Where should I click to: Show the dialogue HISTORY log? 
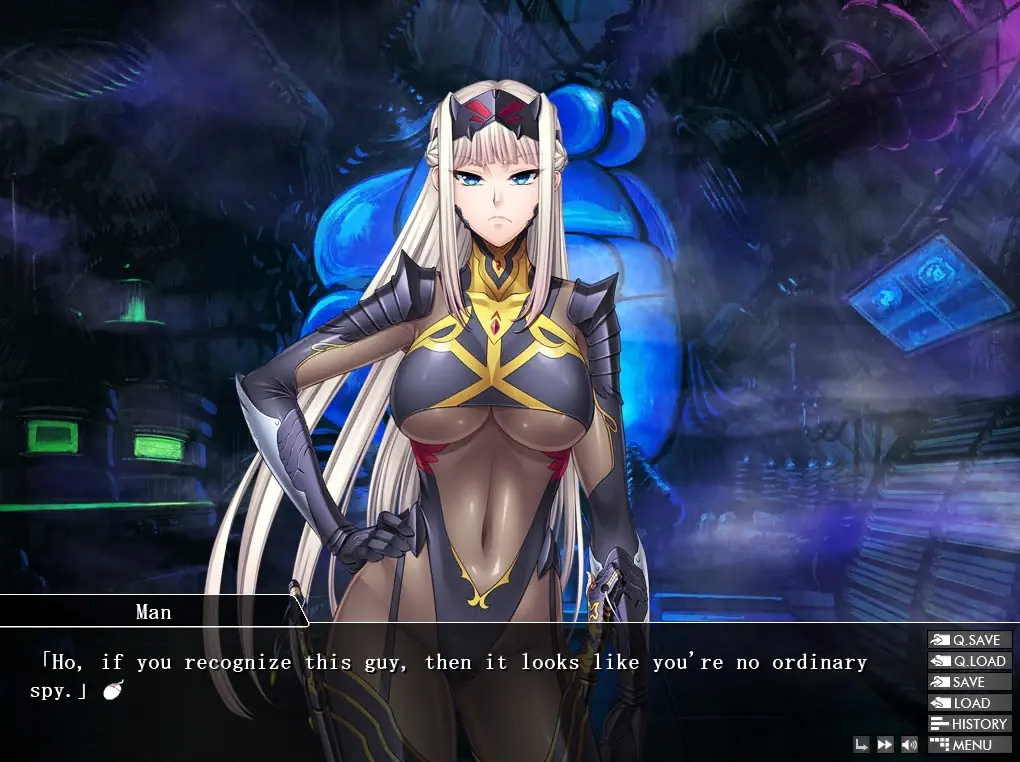pyautogui.click(x=969, y=724)
